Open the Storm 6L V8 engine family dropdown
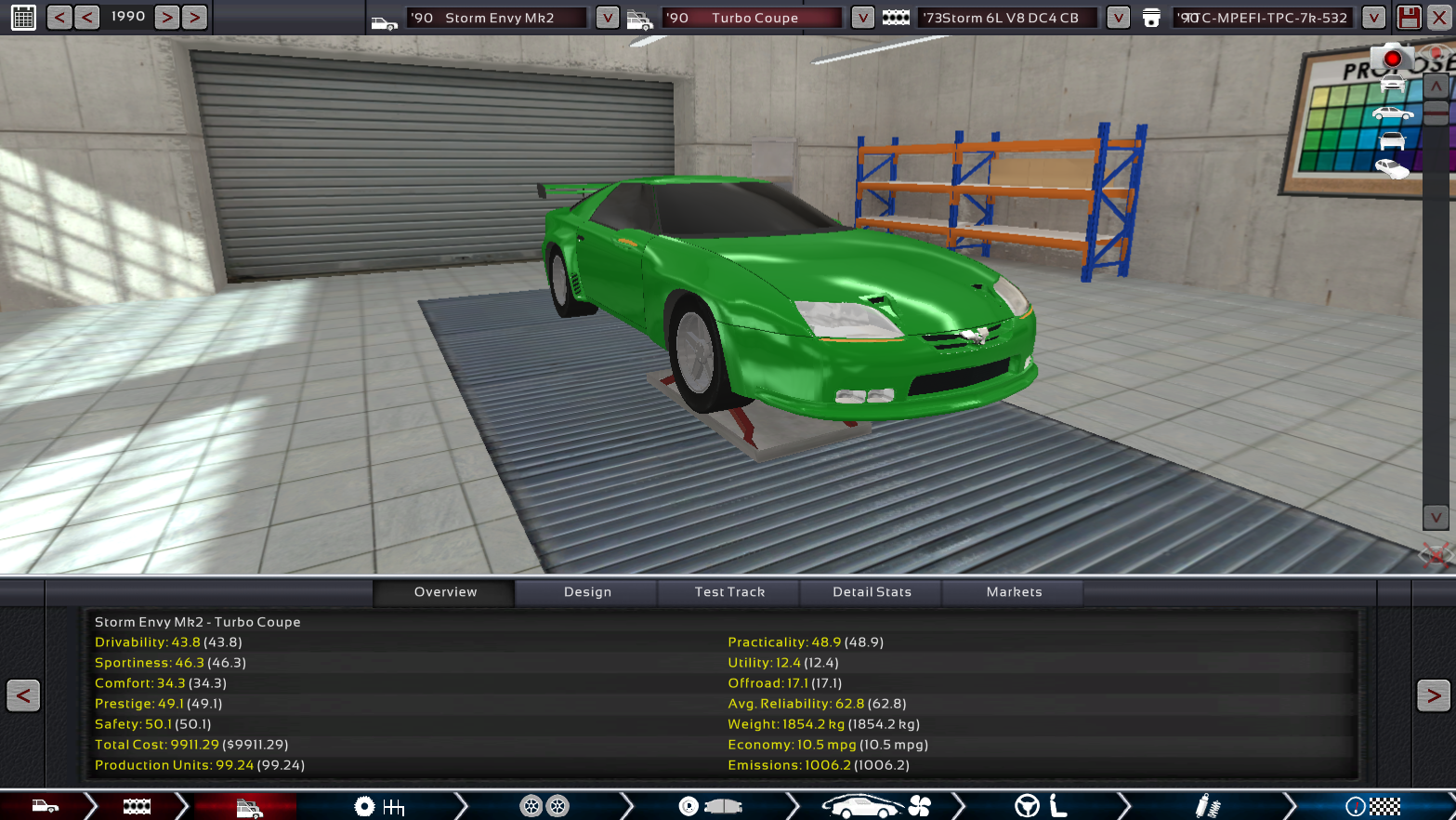 (x=1118, y=18)
